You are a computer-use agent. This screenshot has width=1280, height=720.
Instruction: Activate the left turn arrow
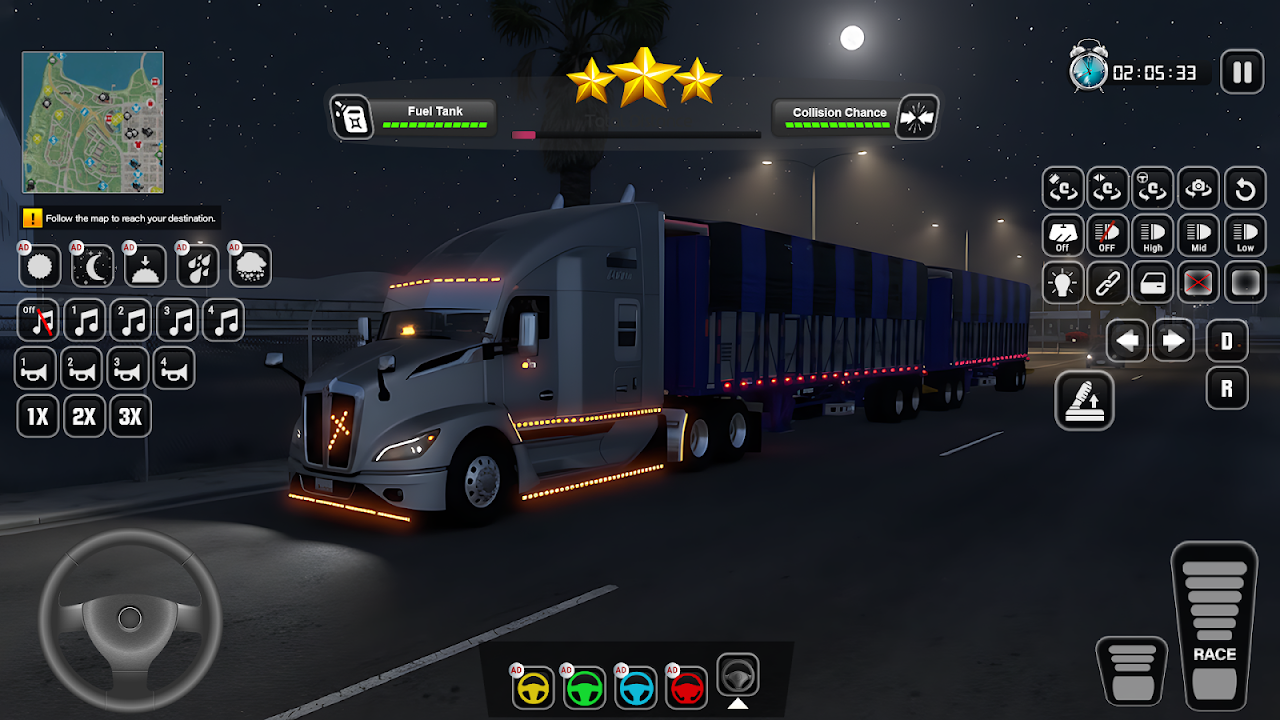click(x=1127, y=341)
